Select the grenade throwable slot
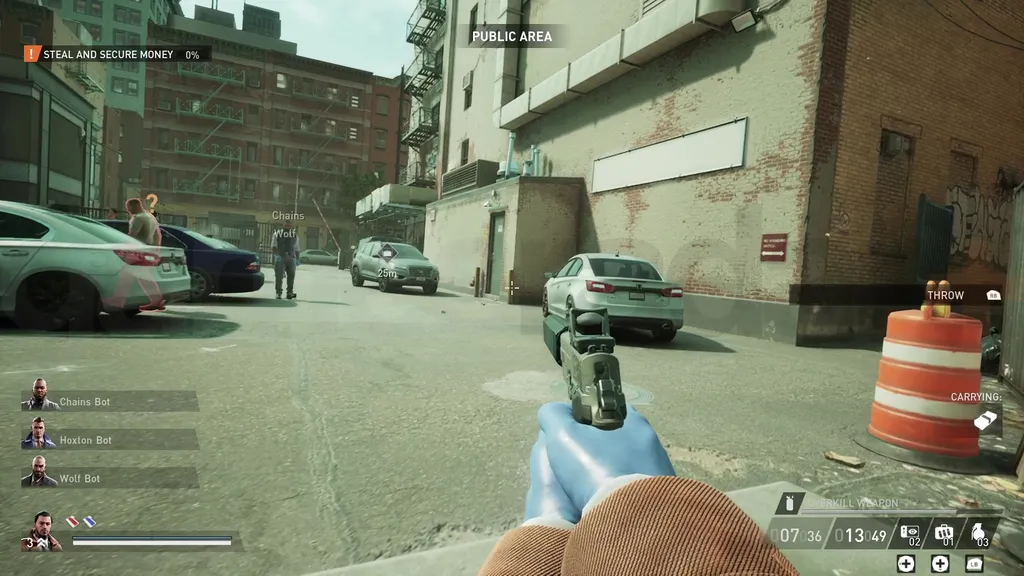This screenshot has width=1024, height=576. point(978,533)
